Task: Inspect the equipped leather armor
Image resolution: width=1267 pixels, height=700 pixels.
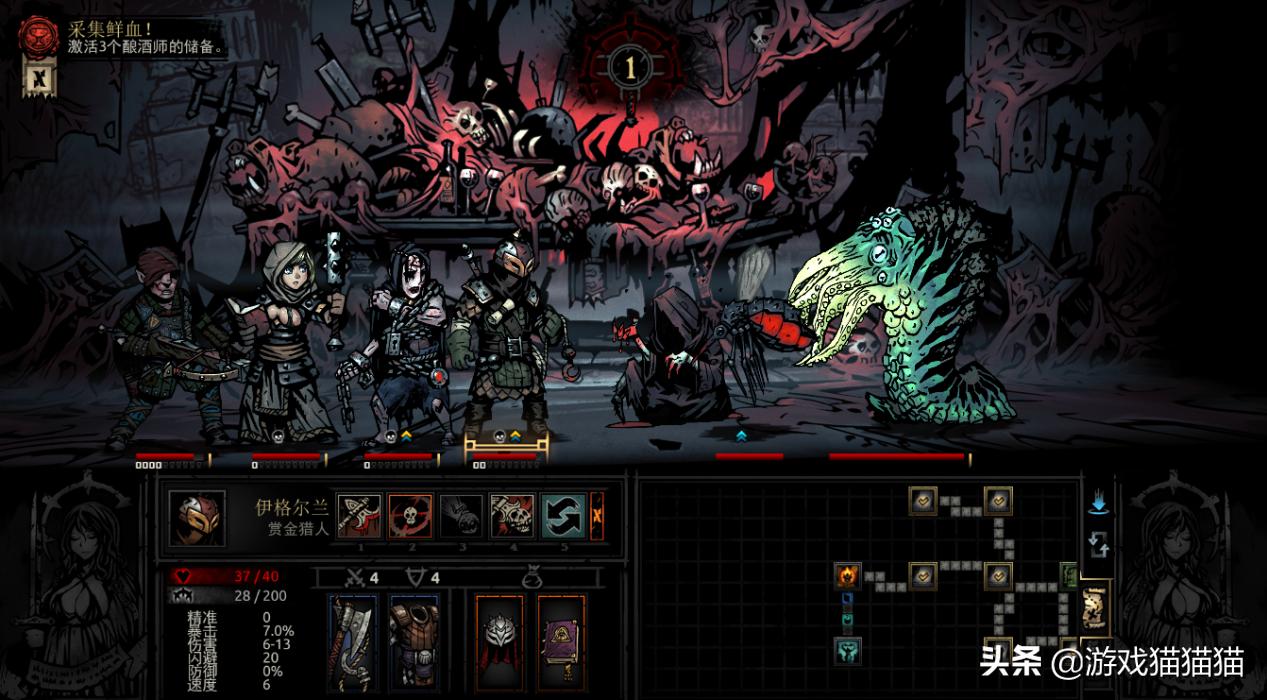Action: [414, 640]
